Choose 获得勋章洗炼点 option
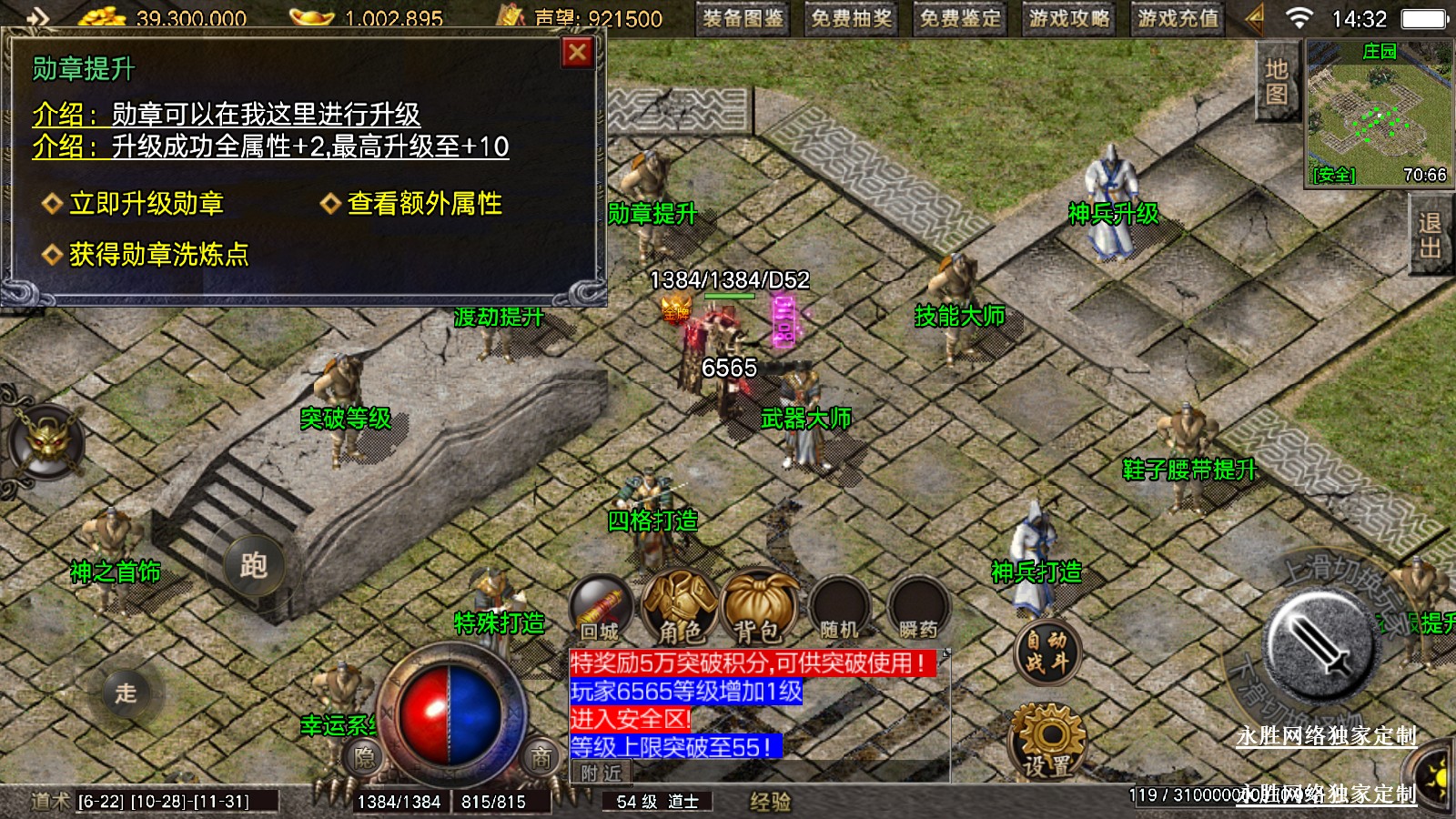The height and width of the screenshot is (819, 1456). (x=158, y=255)
